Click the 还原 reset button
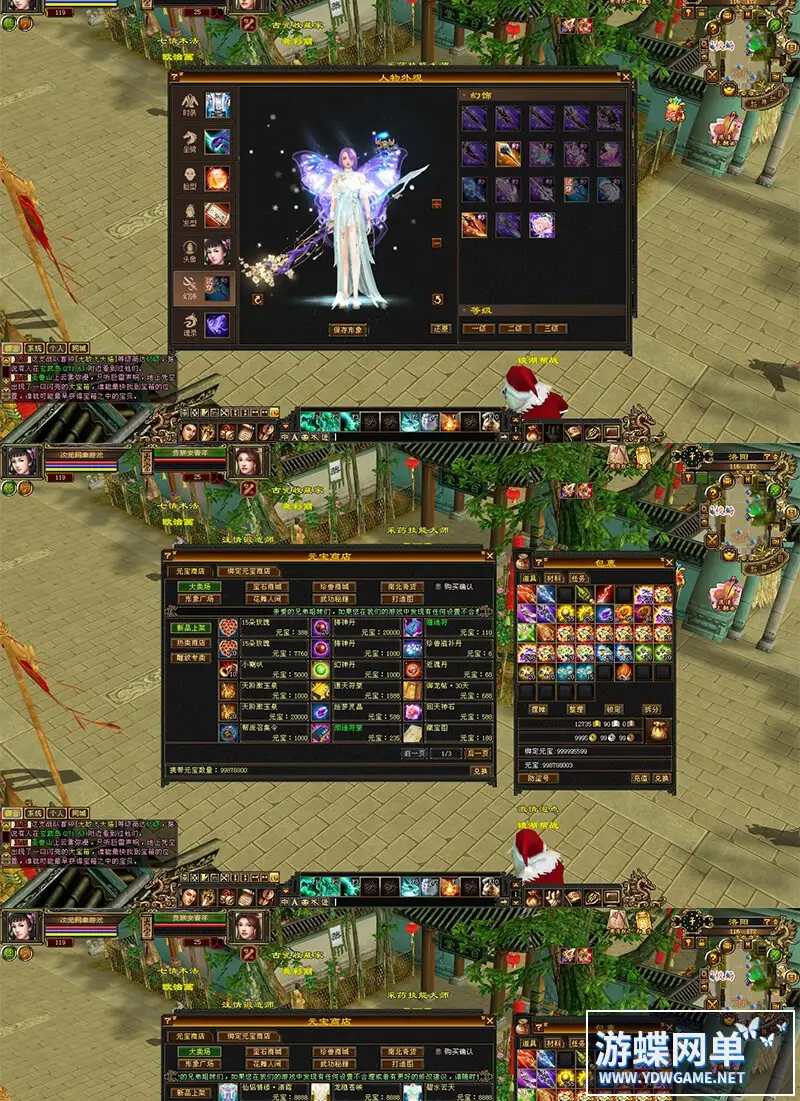The height and width of the screenshot is (1101, 800). coord(440,329)
